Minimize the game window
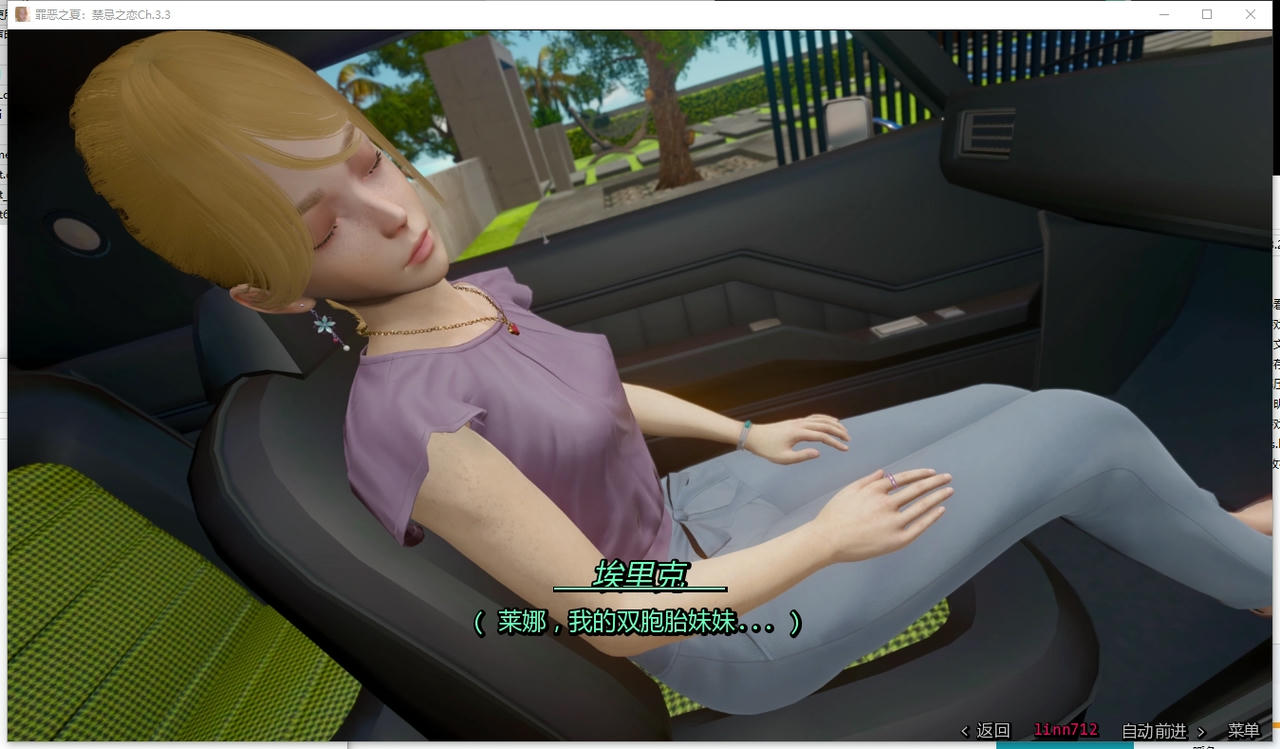This screenshot has height=749, width=1280. pos(1164,14)
